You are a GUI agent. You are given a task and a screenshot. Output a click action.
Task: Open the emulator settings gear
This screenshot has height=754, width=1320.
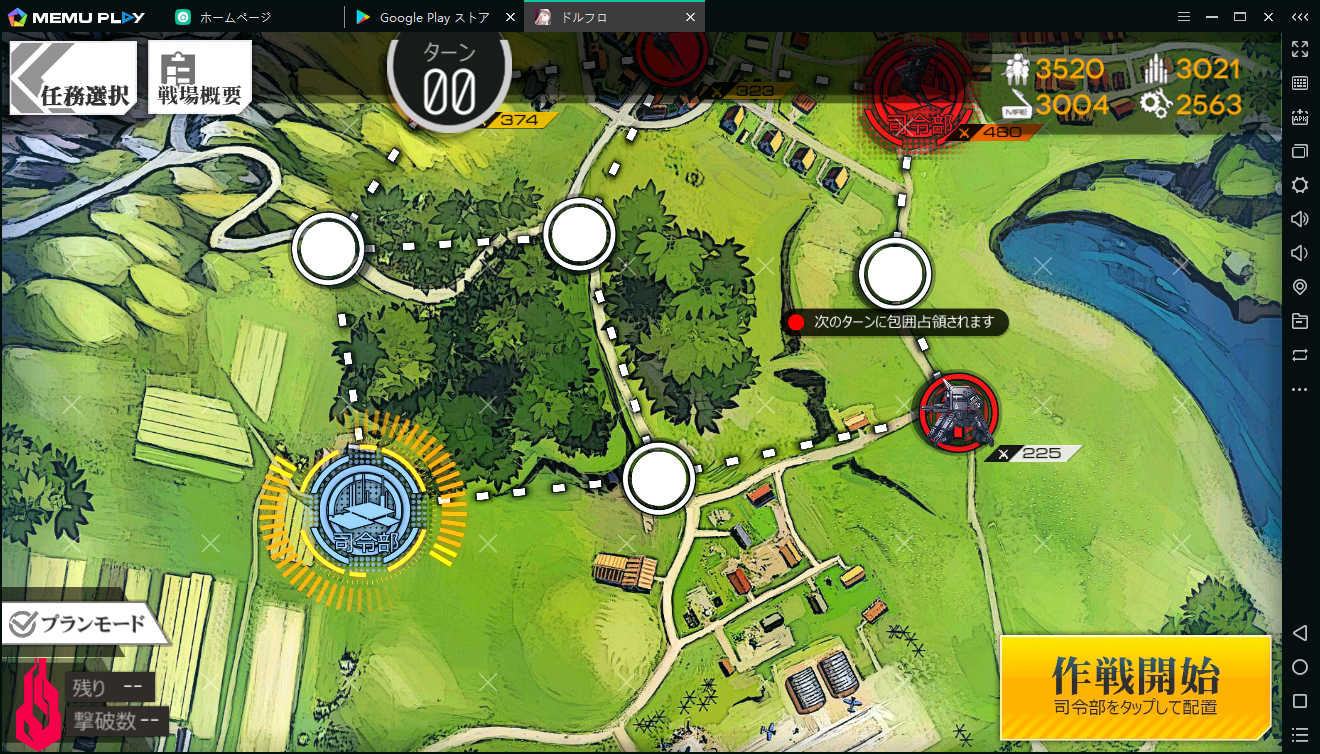click(1300, 185)
